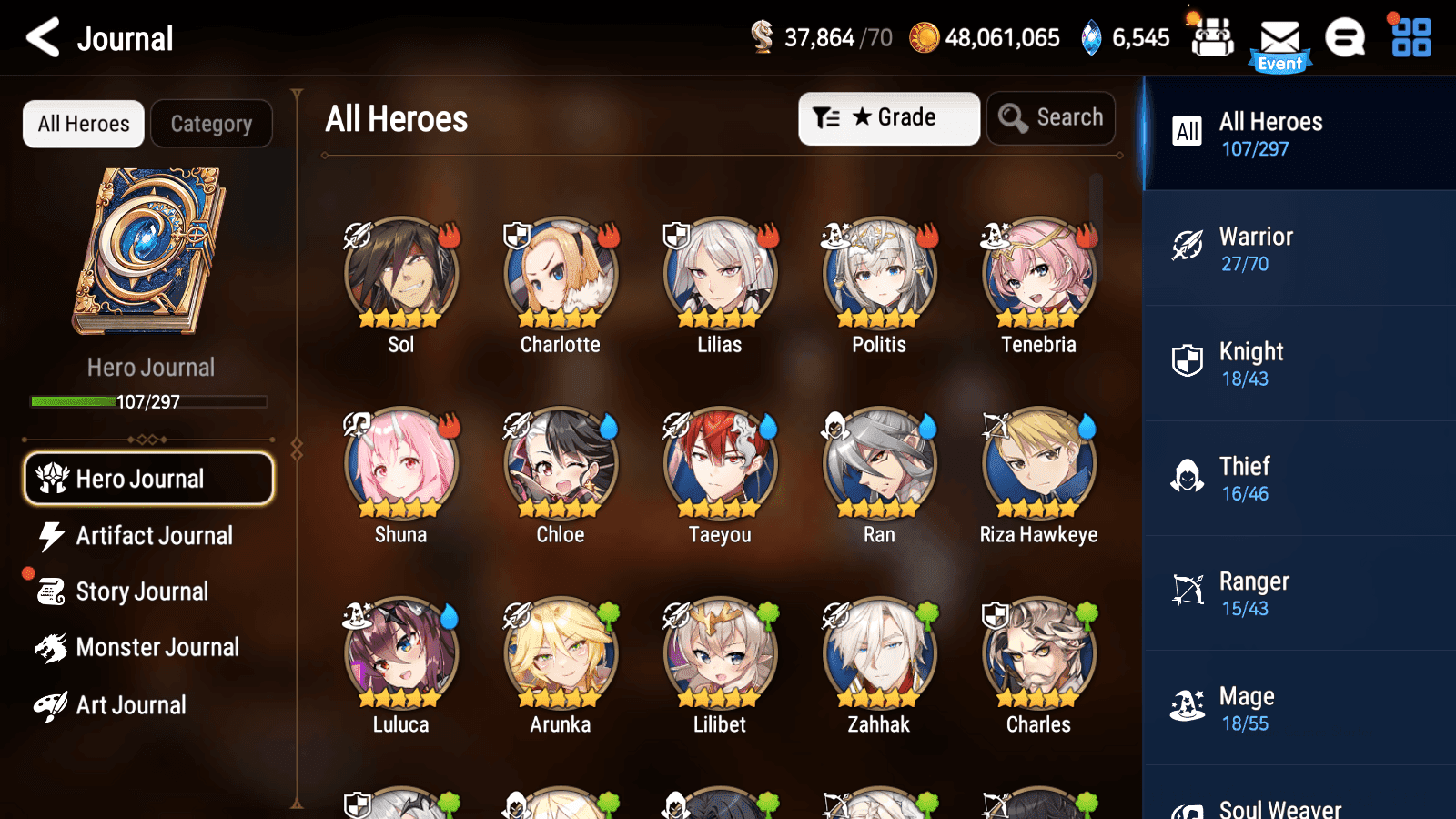This screenshot has height=819, width=1456.
Task: Open the Grade sort dropdown
Action: [889, 117]
